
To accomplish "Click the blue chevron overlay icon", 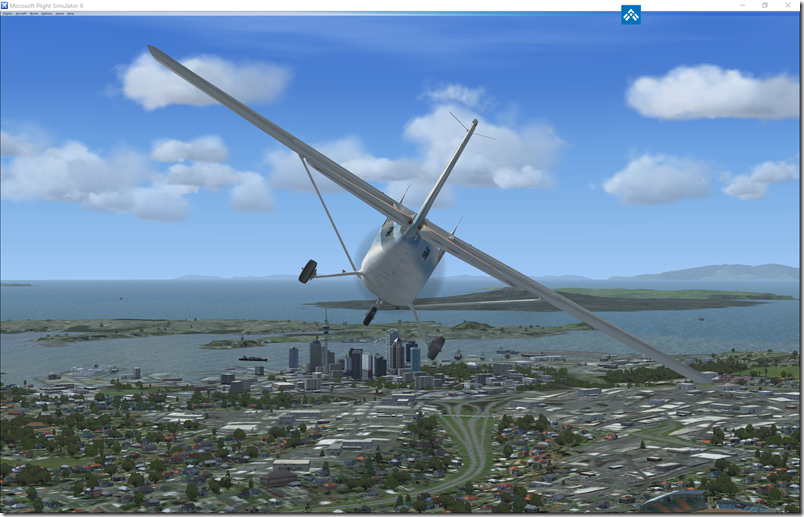I will coord(631,15).
